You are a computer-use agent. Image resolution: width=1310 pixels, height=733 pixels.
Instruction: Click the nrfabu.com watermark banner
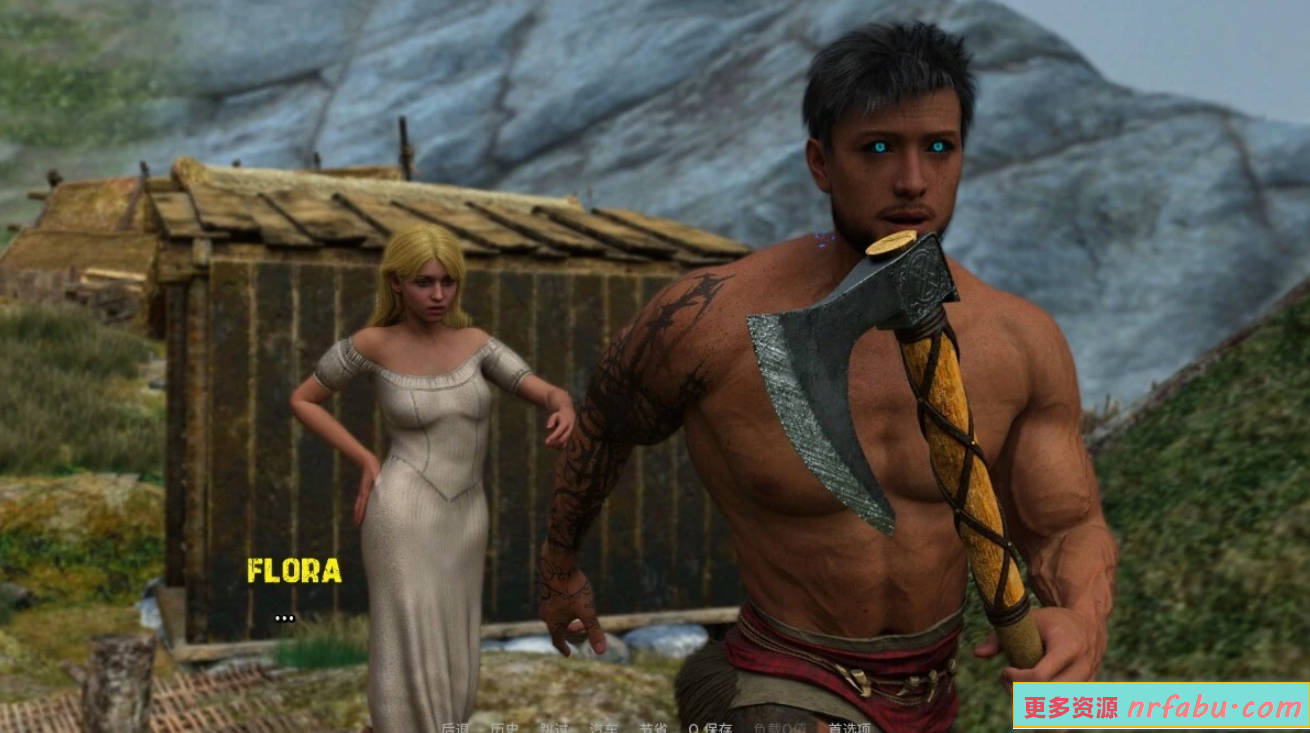(x=1160, y=707)
